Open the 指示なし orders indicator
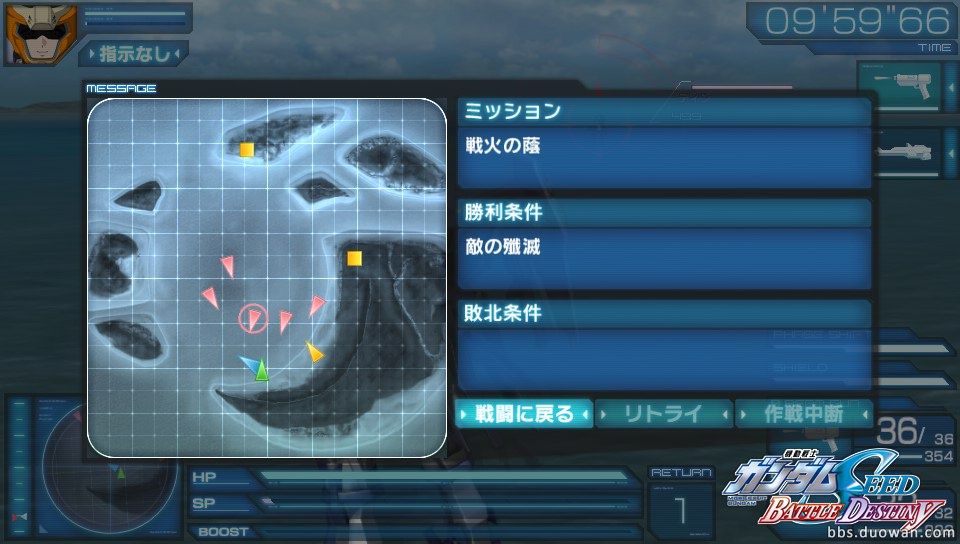960x544 pixels. 133,51
